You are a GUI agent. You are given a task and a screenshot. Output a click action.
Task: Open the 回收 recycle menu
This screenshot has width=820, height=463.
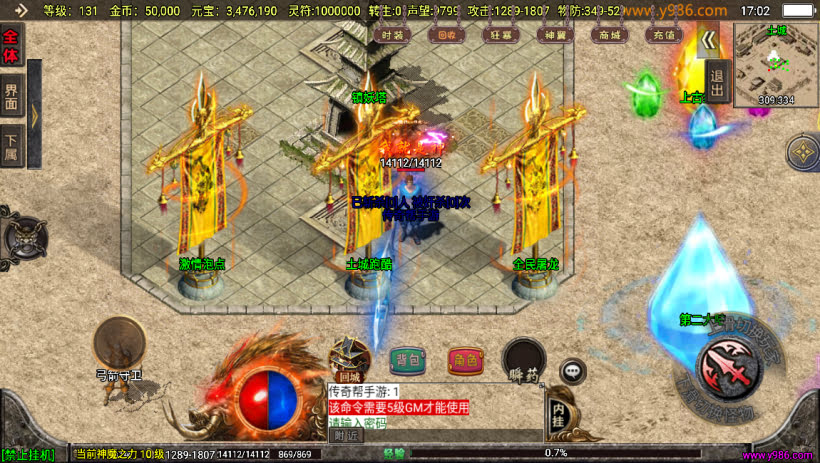pos(446,34)
